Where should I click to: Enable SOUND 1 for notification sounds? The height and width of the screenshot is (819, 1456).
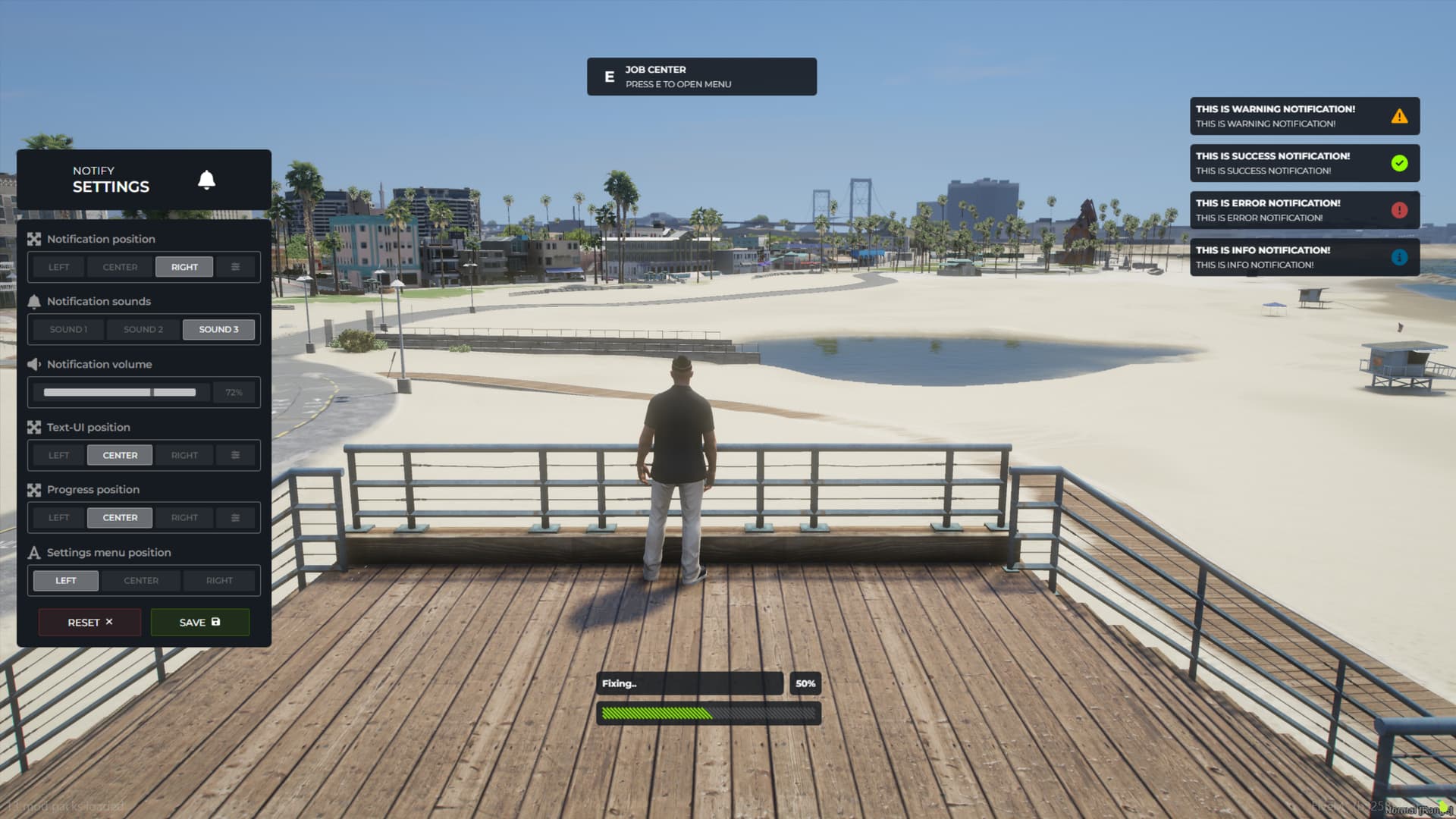point(67,329)
